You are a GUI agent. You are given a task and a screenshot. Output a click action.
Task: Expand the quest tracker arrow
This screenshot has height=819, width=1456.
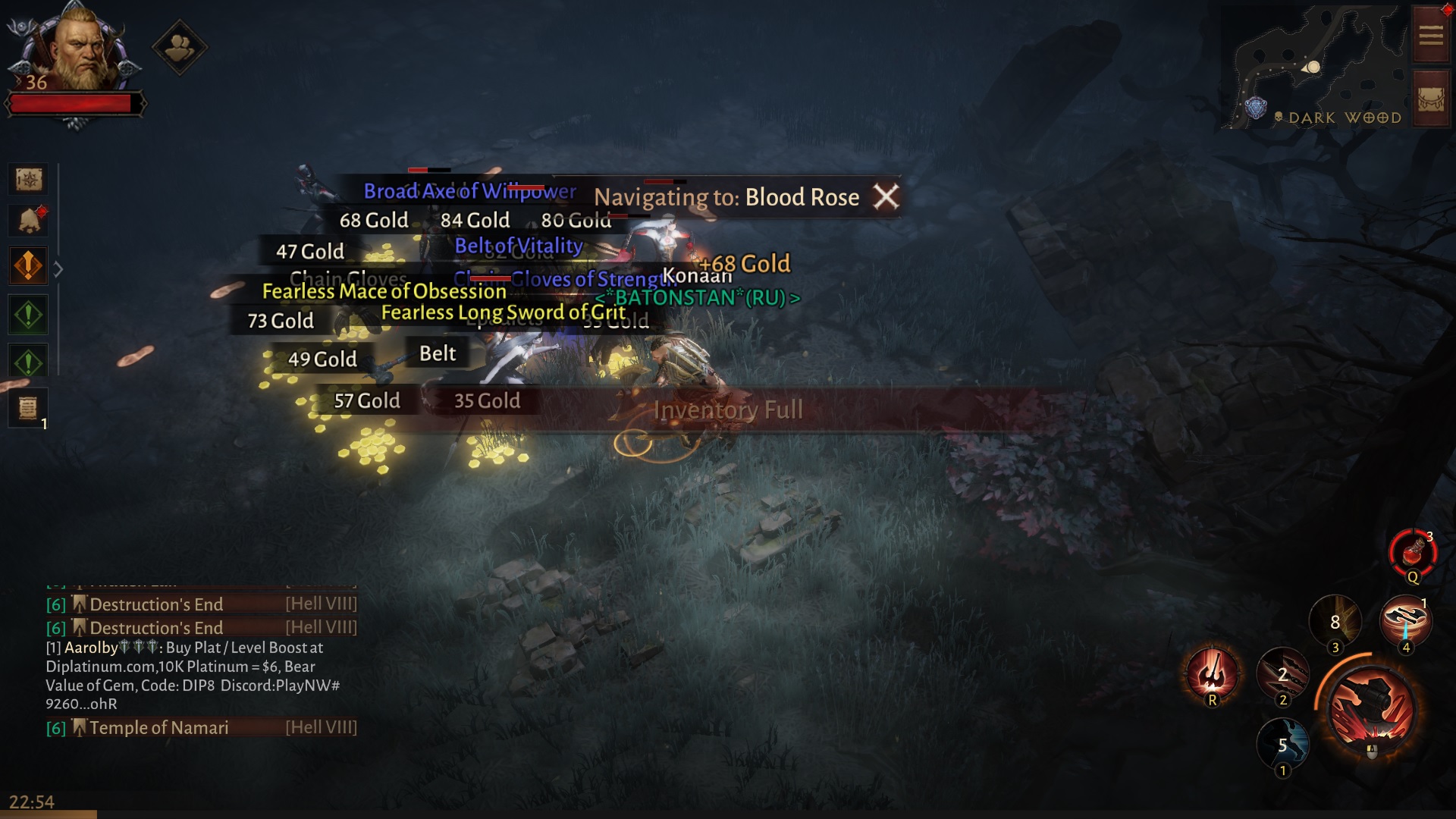click(x=58, y=269)
